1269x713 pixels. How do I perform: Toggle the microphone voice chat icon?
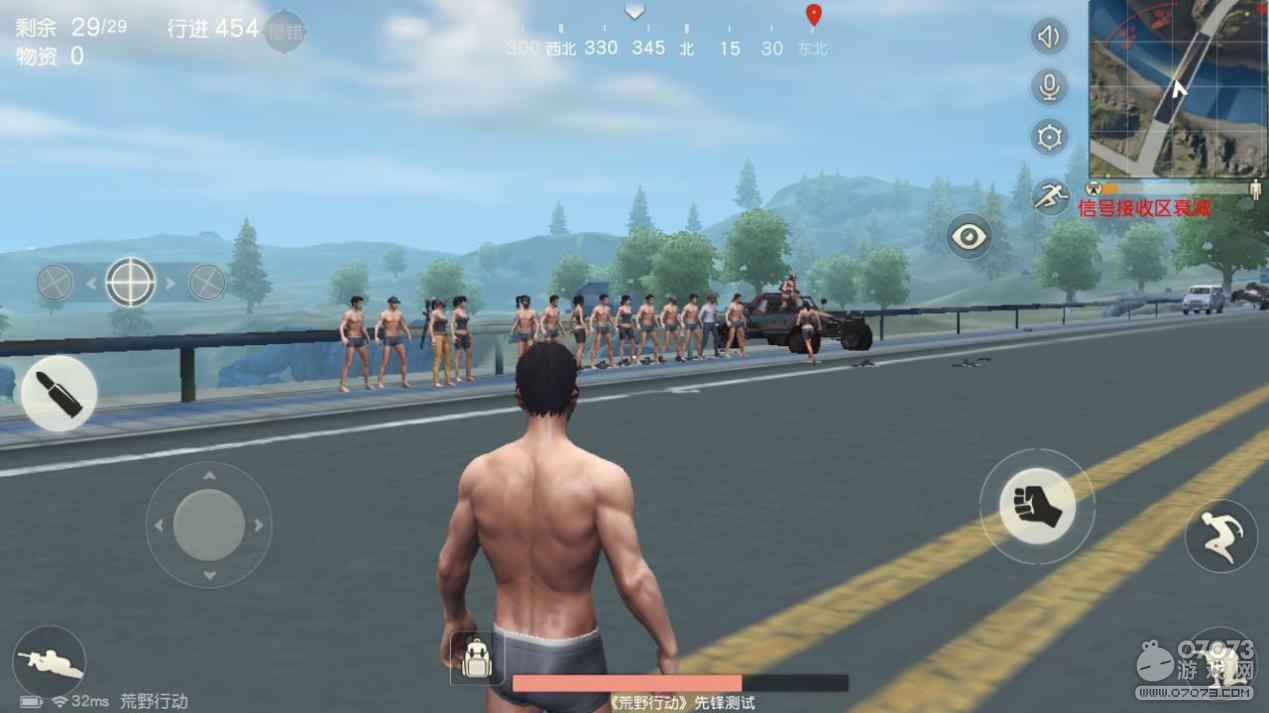coord(1049,87)
